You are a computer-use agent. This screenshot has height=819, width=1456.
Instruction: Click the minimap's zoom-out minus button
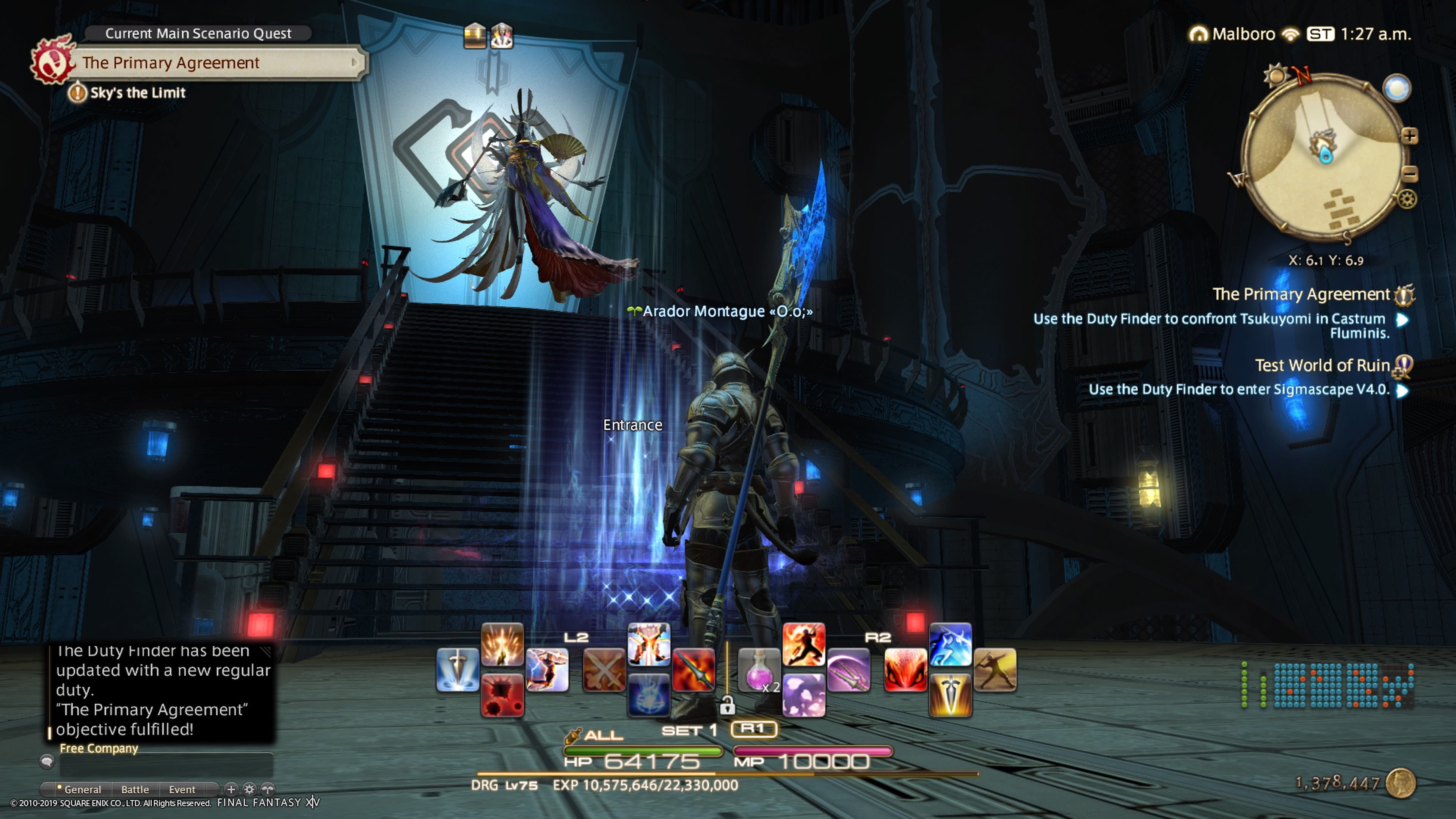(1409, 174)
